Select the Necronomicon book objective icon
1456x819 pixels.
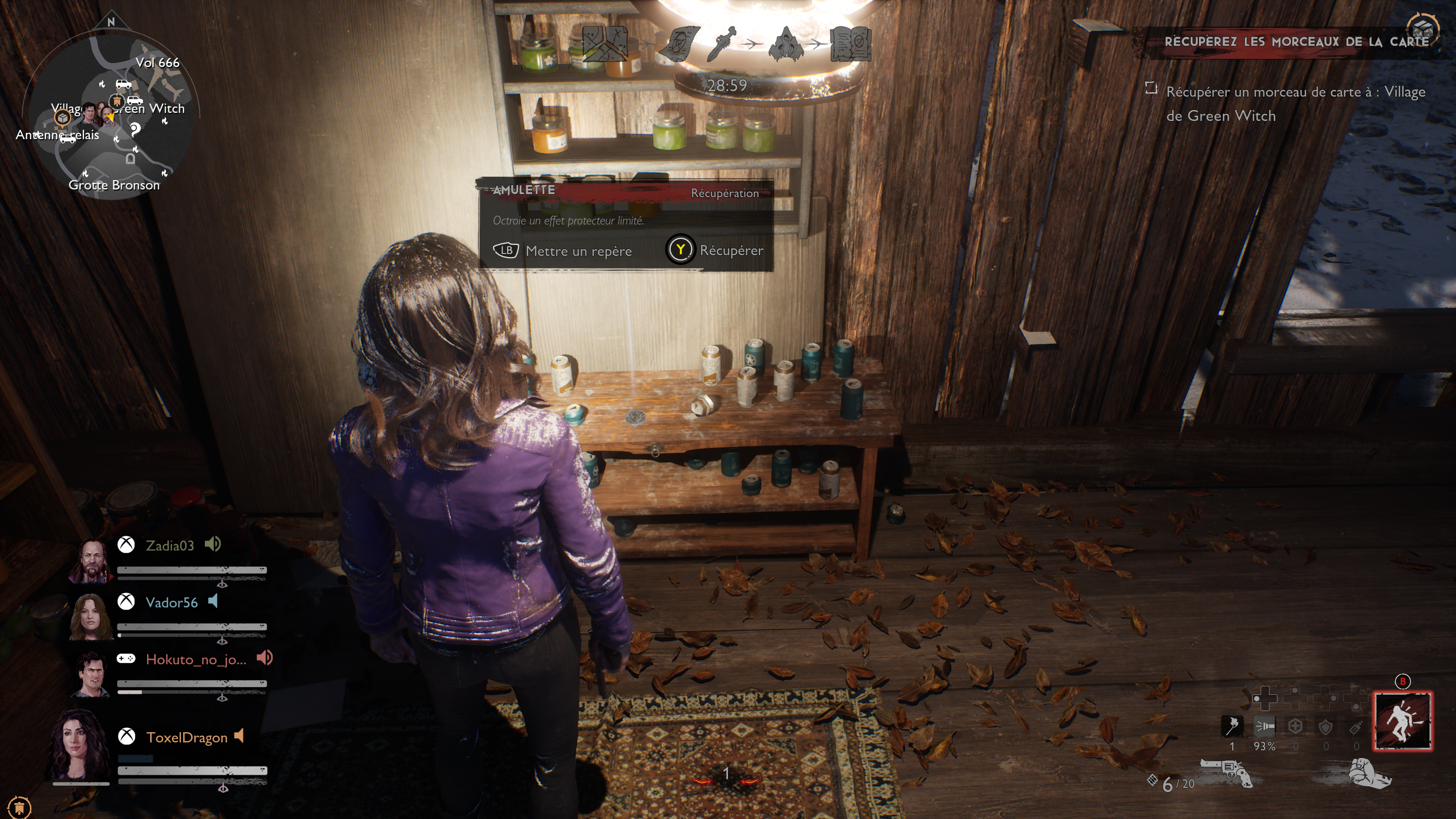(x=850, y=43)
